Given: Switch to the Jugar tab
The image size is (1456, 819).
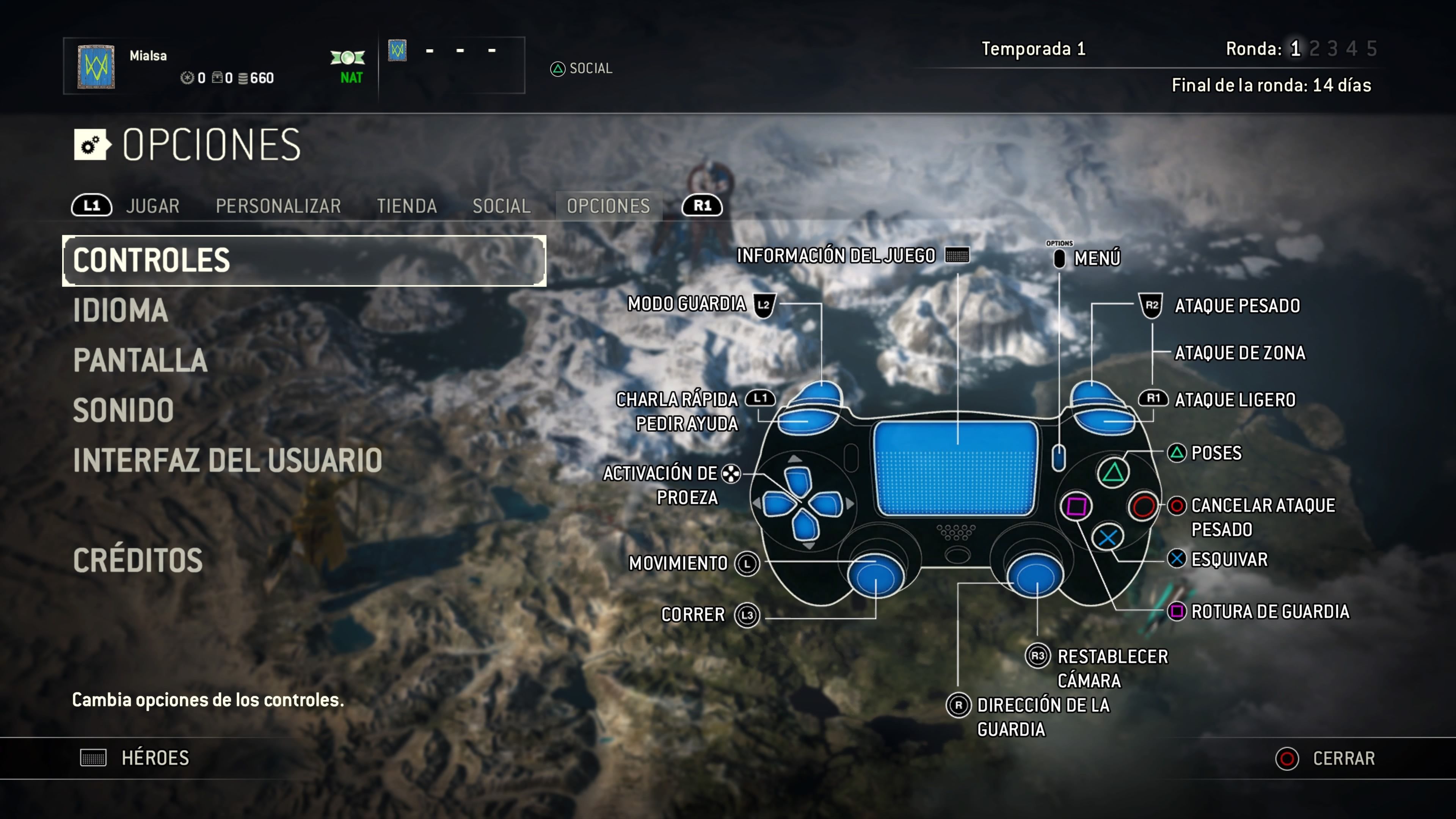Looking at the screenshot, I should tap(152, 206).
